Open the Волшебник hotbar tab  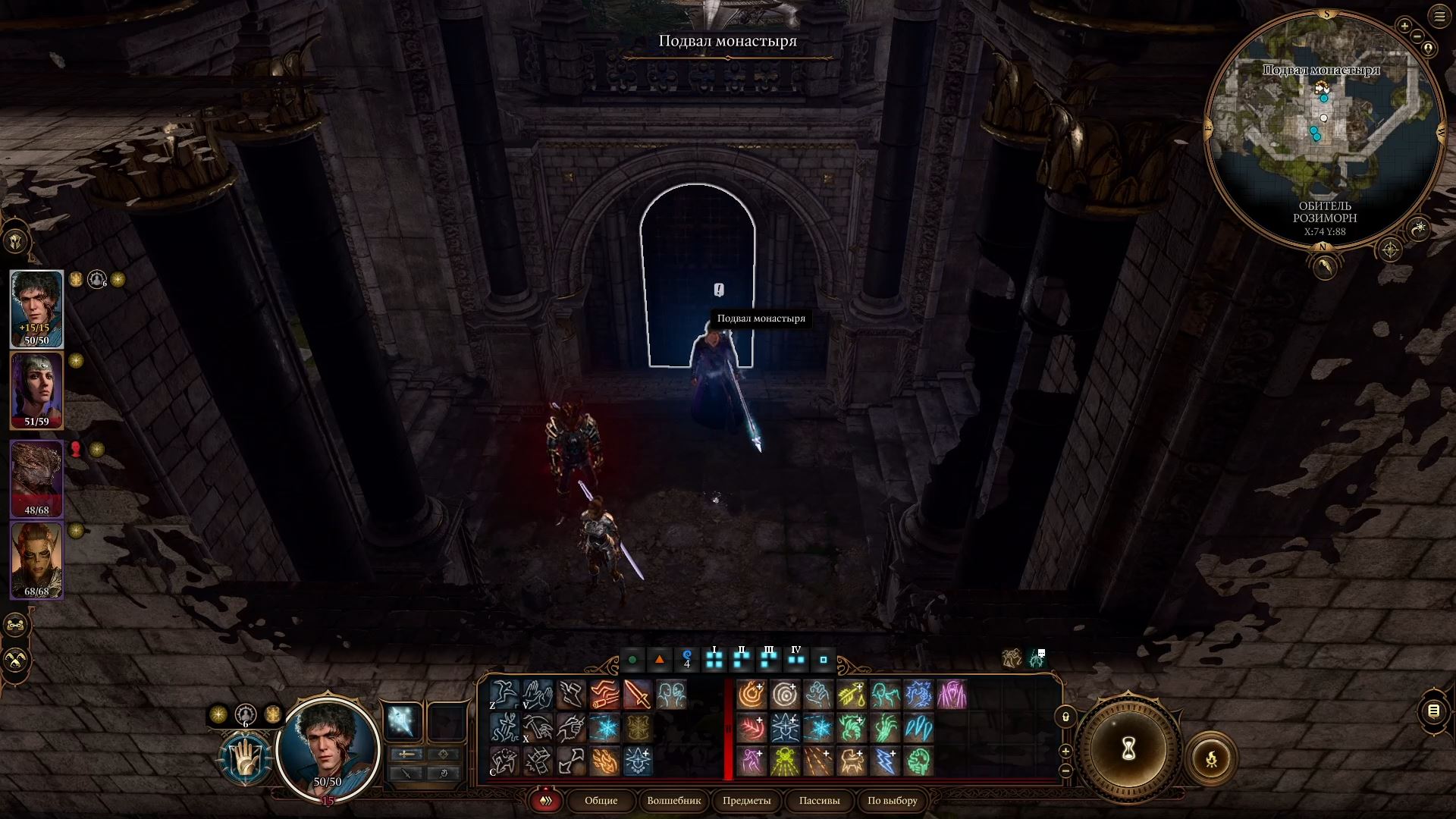tap(673, 800)
